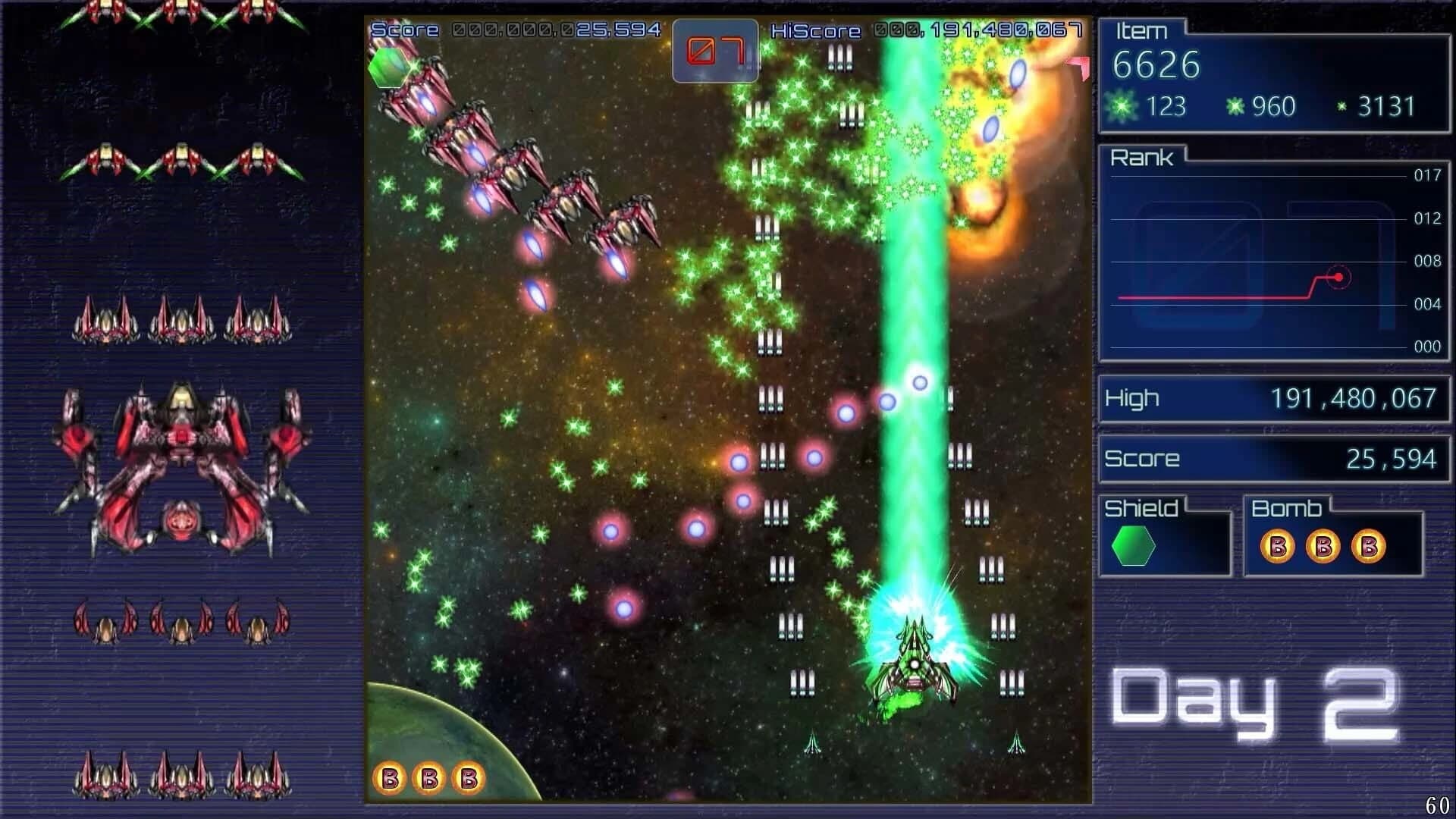Open the Shield panel label
The width and height of the screenshot is (1456, 819).
coord(1141,507)
